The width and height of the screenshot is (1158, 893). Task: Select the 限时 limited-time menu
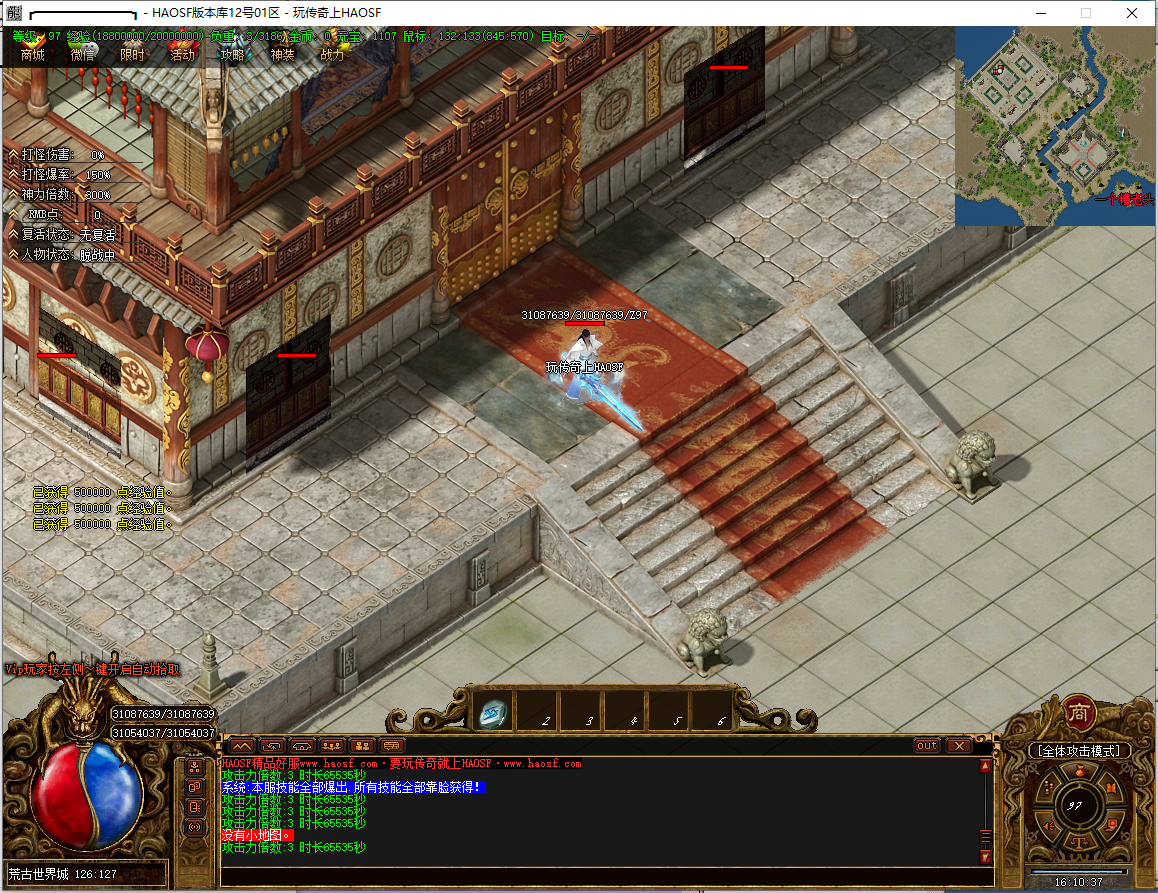click(132, 55)
